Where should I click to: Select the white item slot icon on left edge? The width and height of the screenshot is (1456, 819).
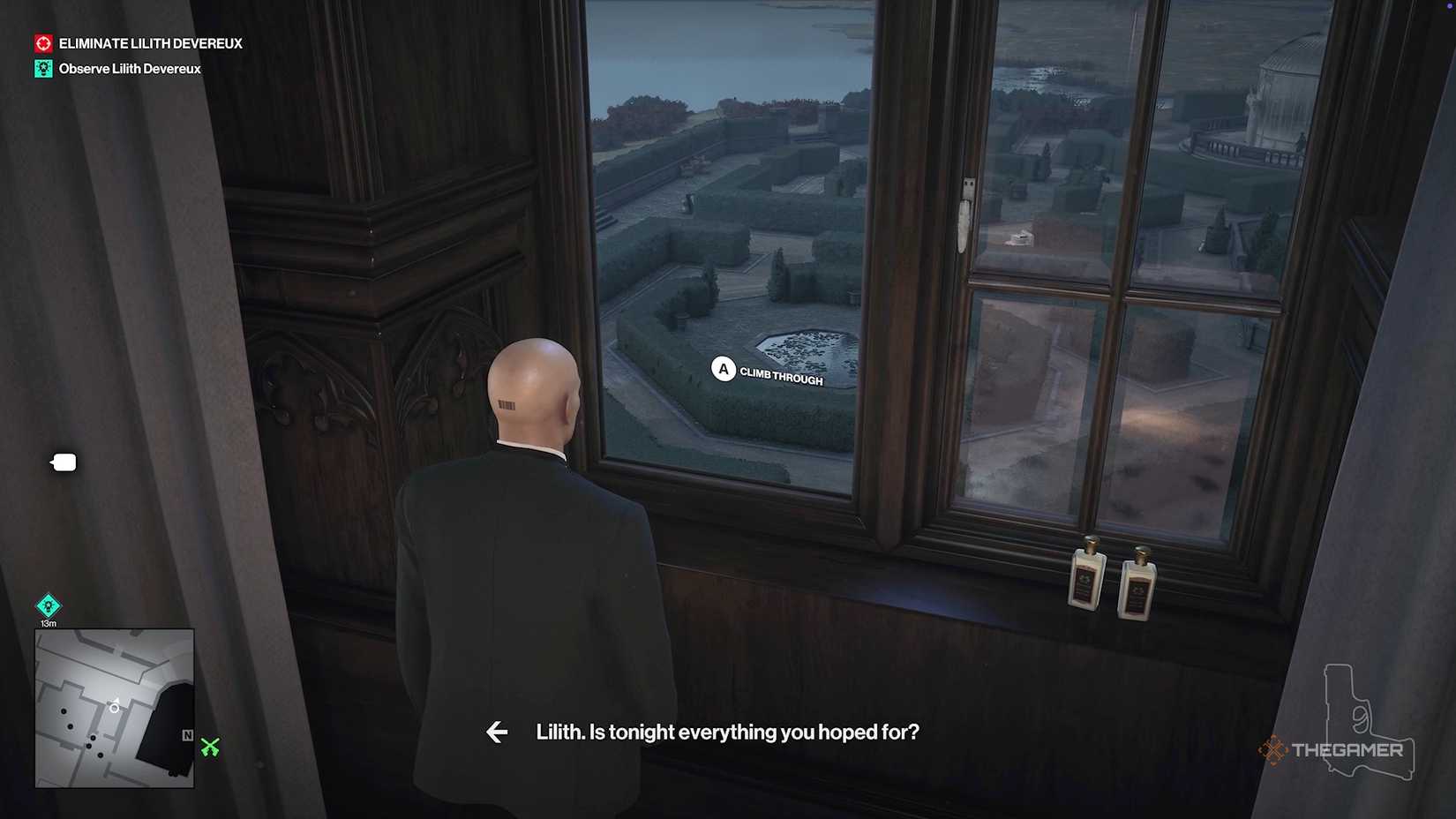(63, 462)
